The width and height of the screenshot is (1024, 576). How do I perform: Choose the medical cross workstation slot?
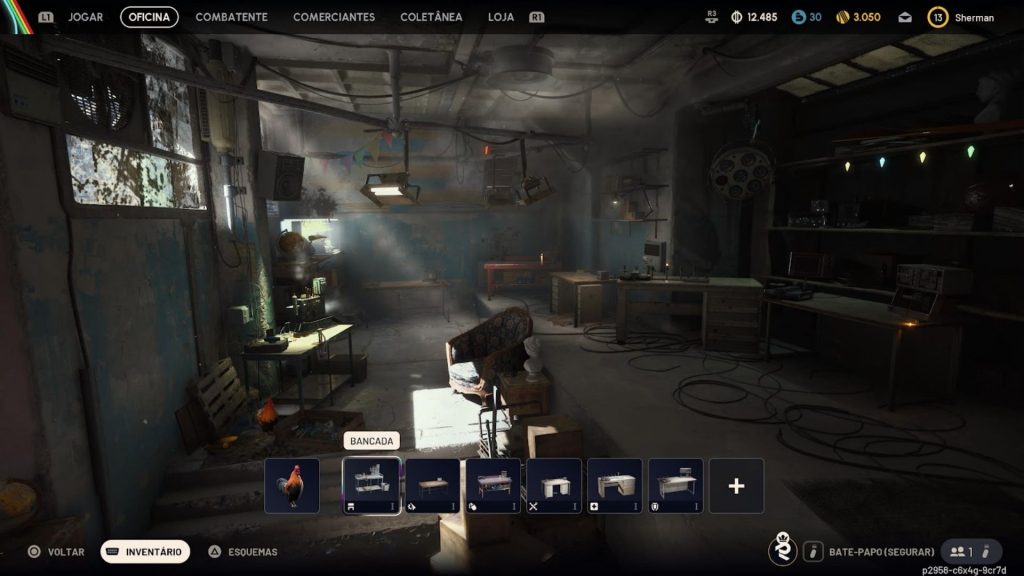(x=615, y=486)
